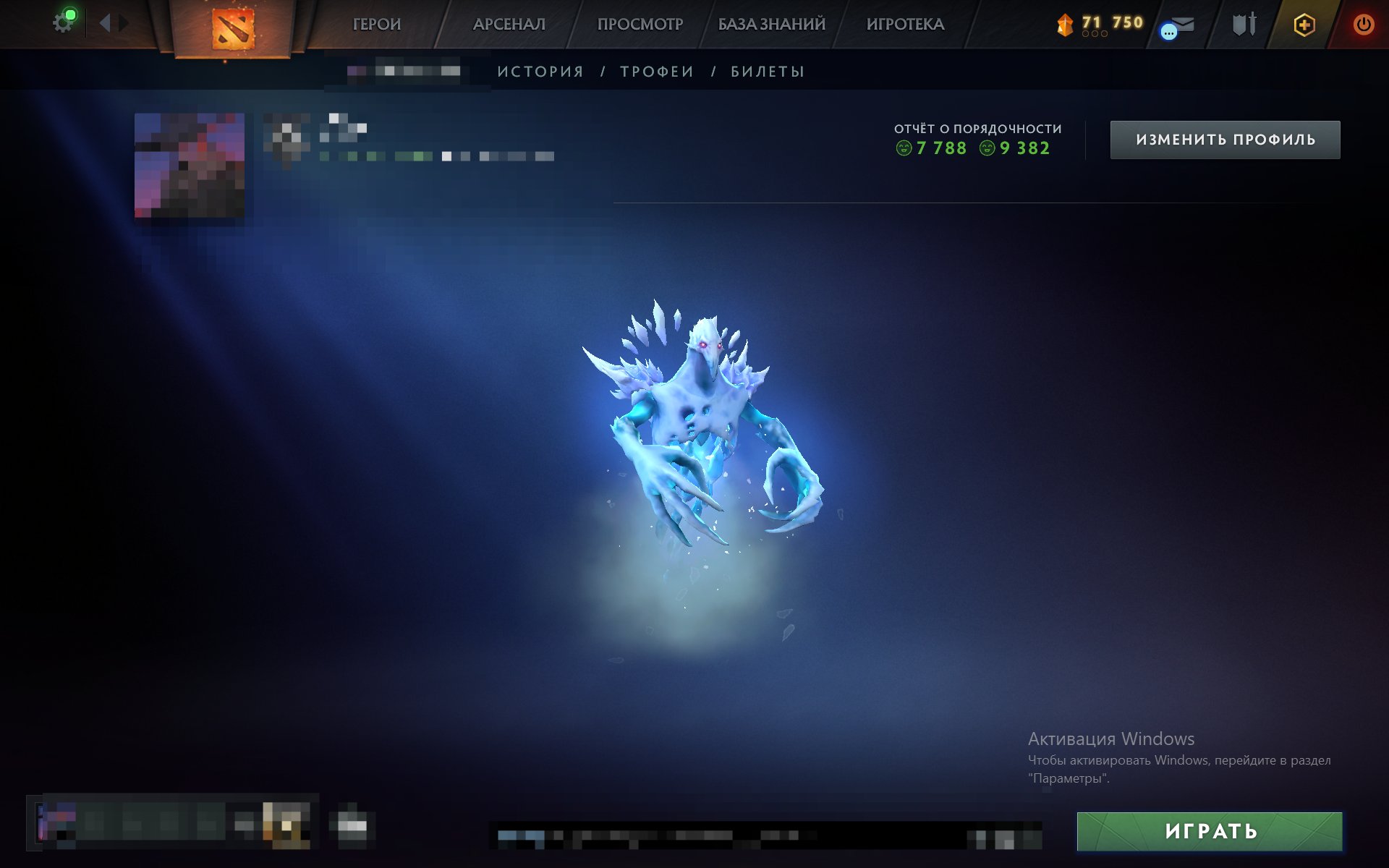Switch to the ТРОФЕИ tab
Viewport: 1389px width, 868px height.
coord(655,71)
